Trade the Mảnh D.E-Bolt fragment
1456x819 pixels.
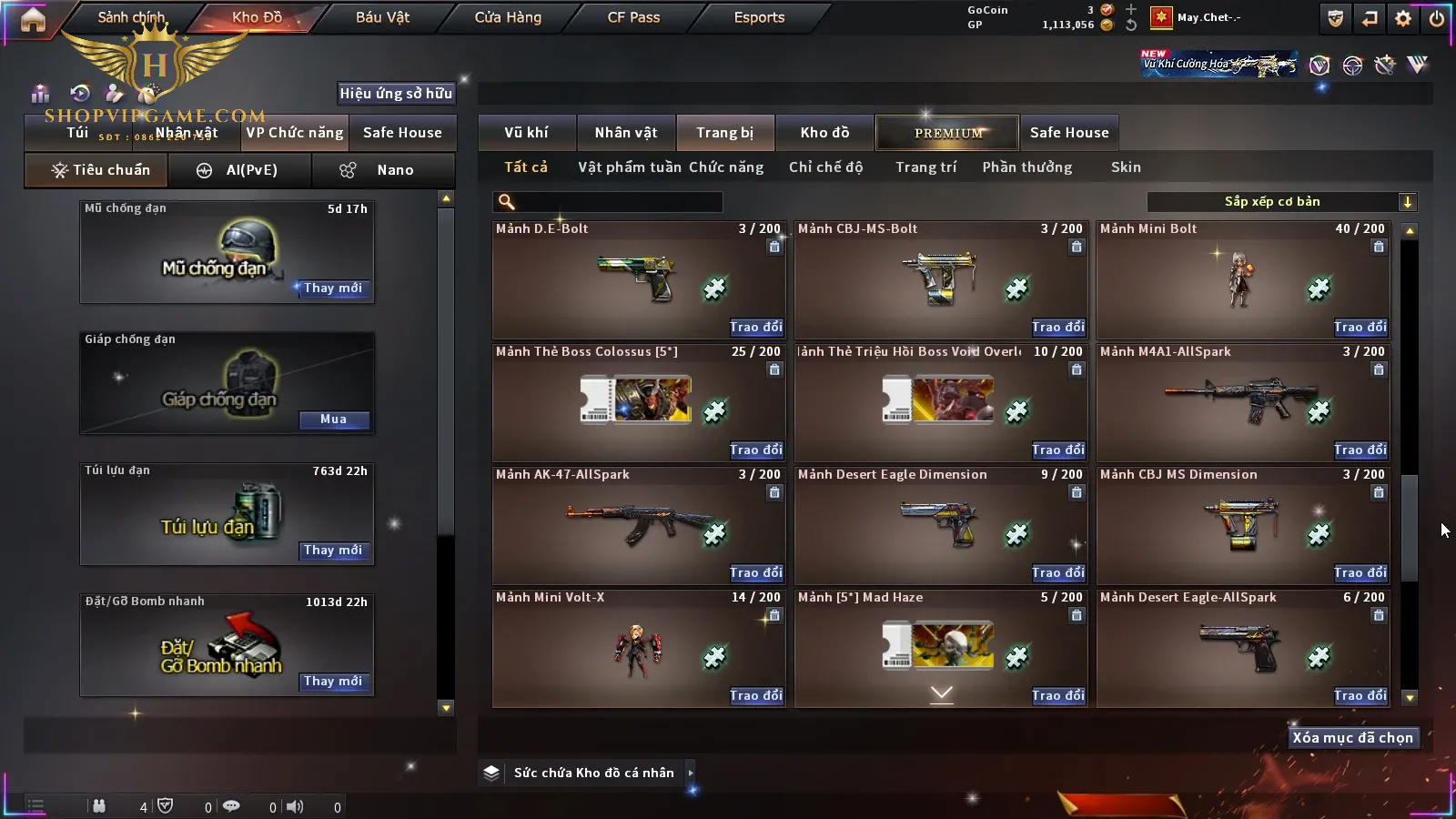[755, 327]
